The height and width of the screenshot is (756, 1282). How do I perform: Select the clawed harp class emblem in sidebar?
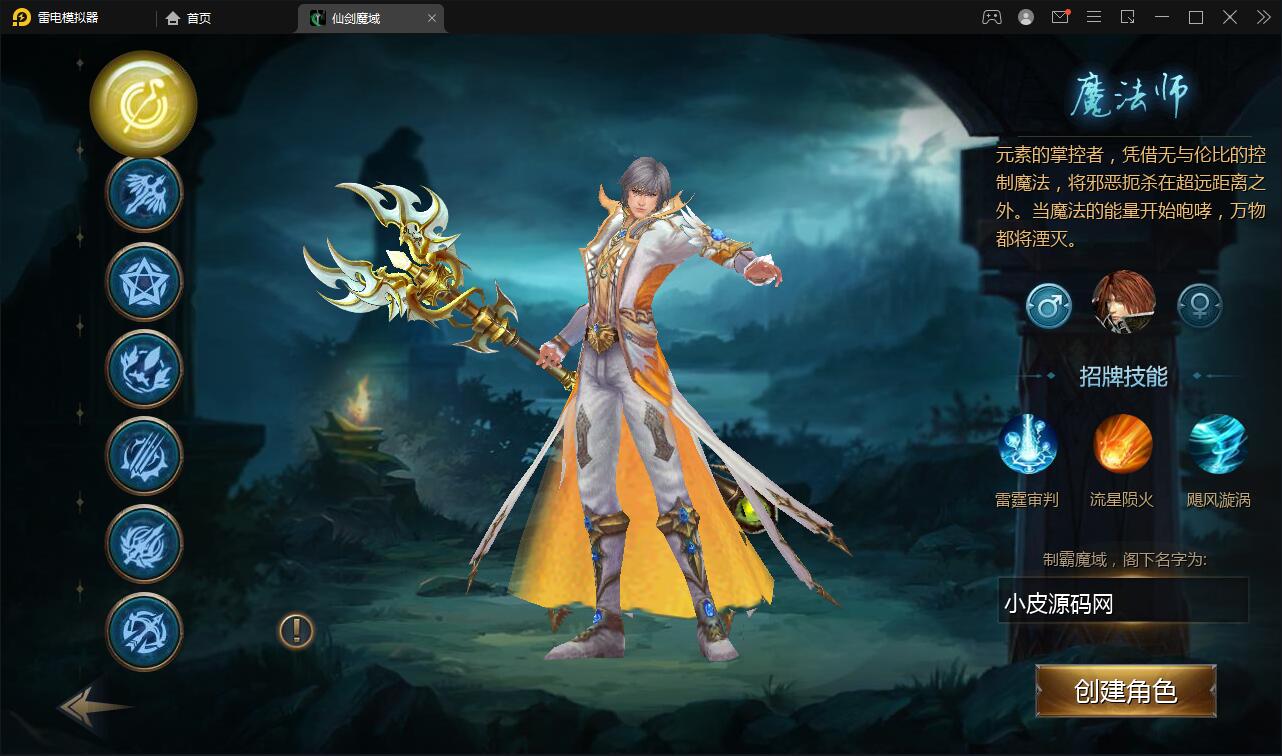[143, 456]
